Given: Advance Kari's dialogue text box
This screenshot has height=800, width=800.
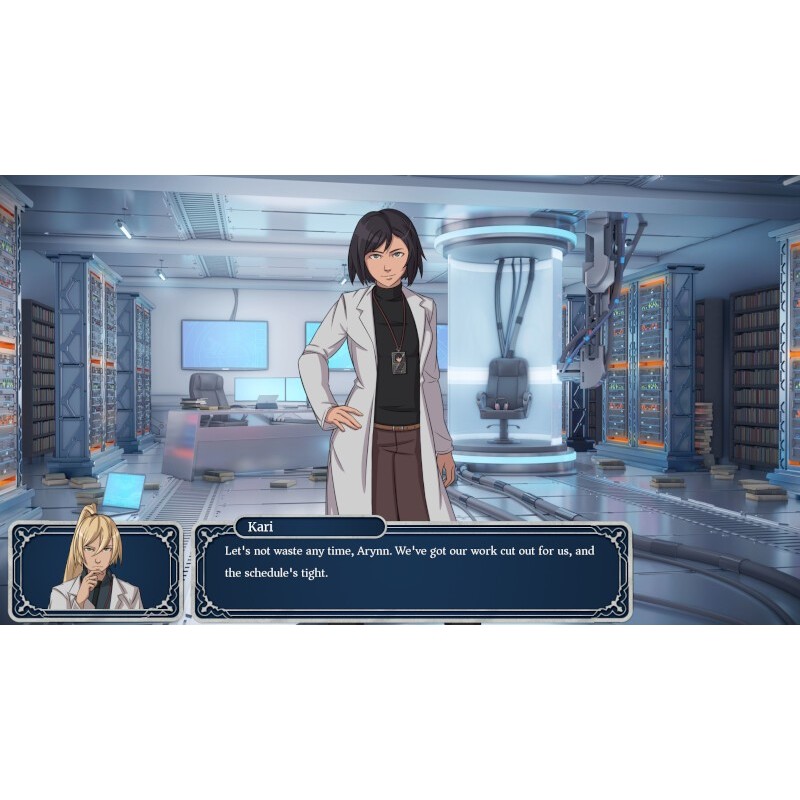Looking at the screenshot, I should point(412,573).
